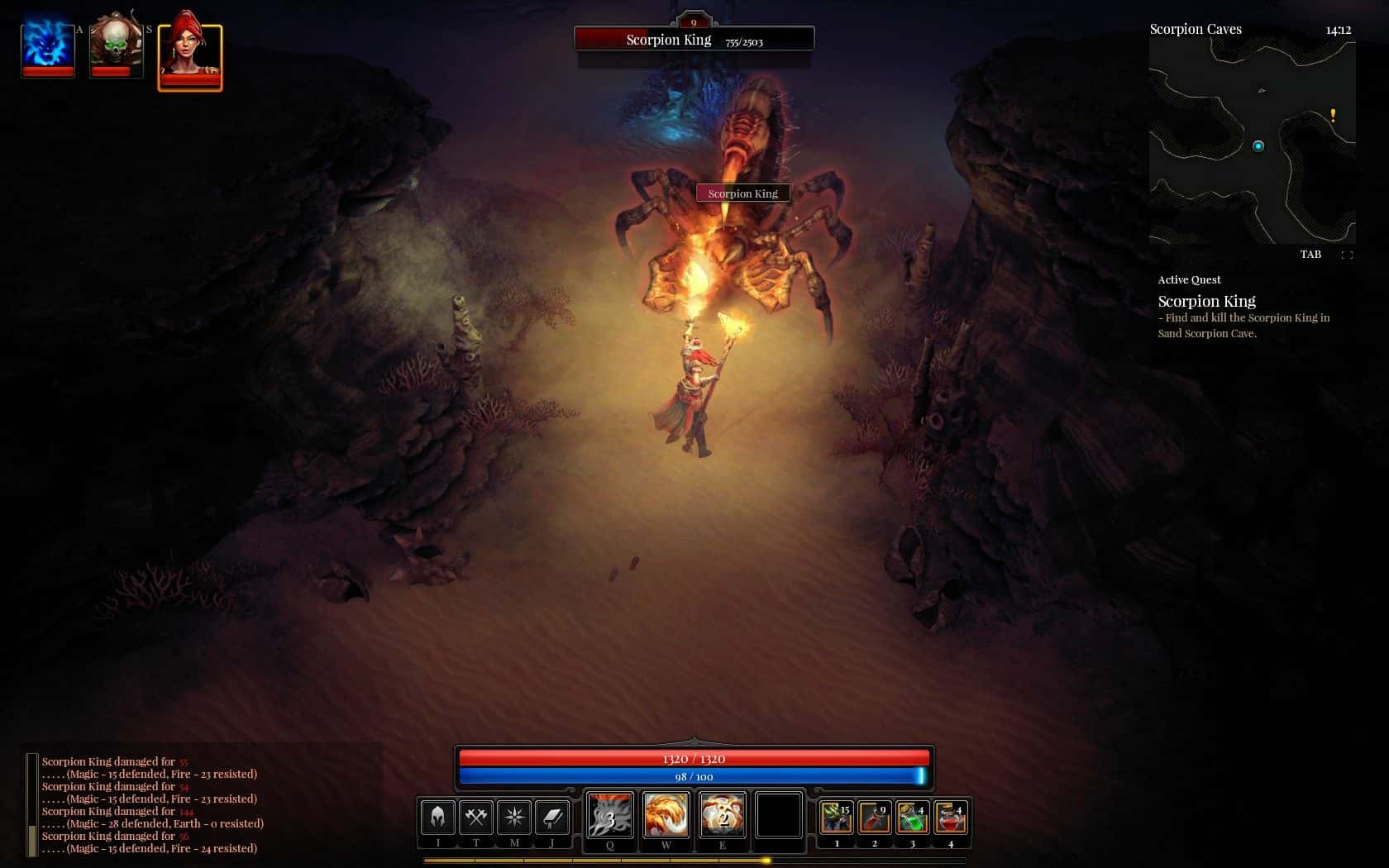Viewport: 1389px width, 868px height.
Task: Open the compass star map button
Action: [x=514, y=818]
